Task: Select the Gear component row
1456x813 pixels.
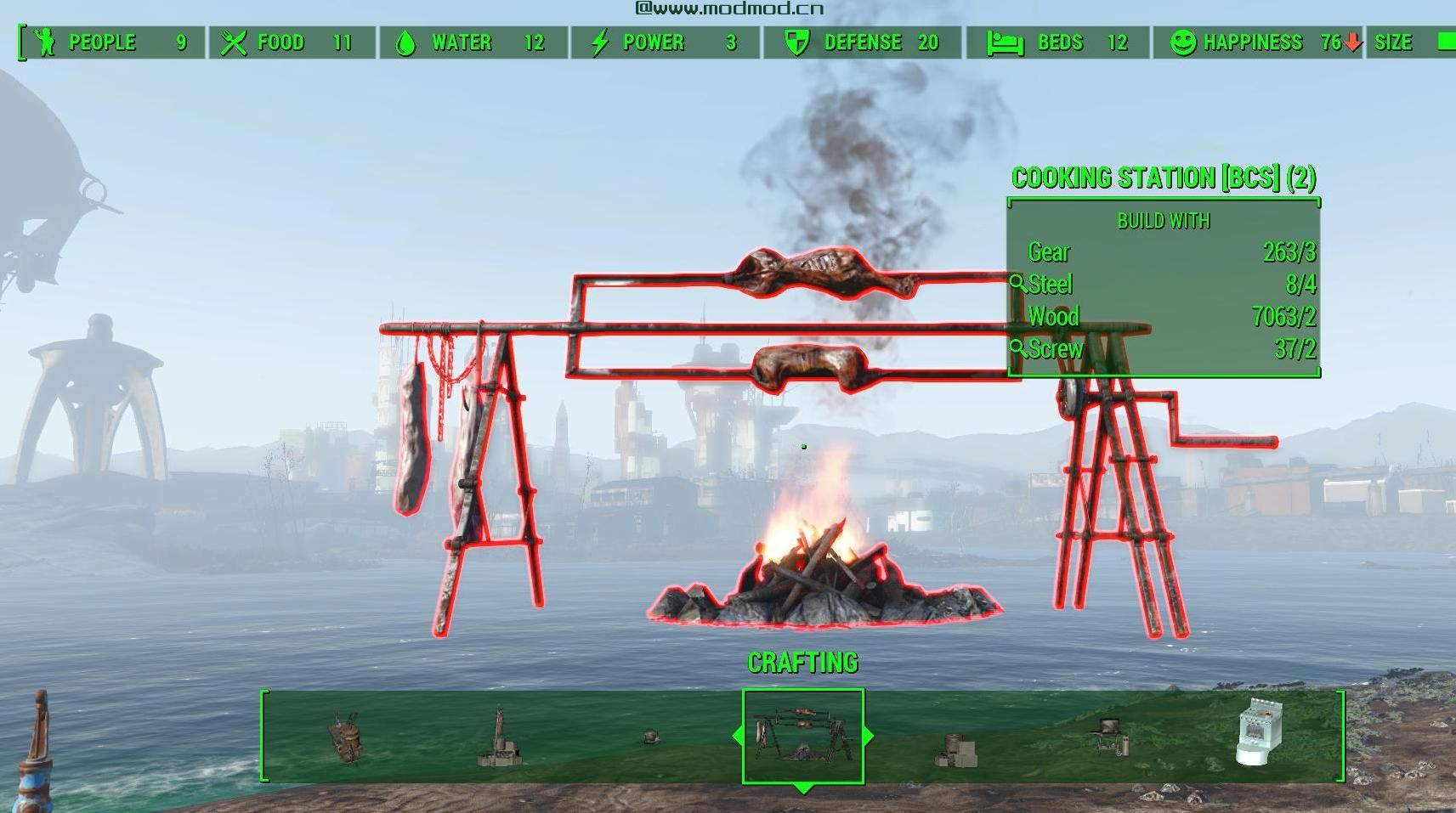Action: (x=1163, y=252)
